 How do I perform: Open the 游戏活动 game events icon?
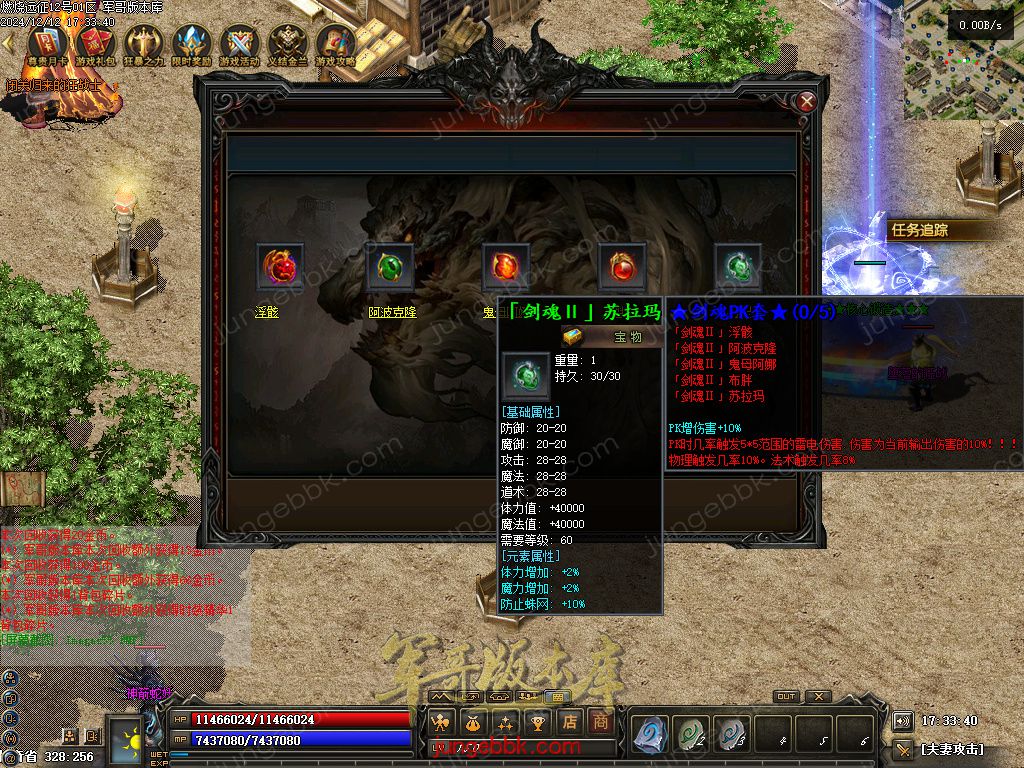click(240, 44)
